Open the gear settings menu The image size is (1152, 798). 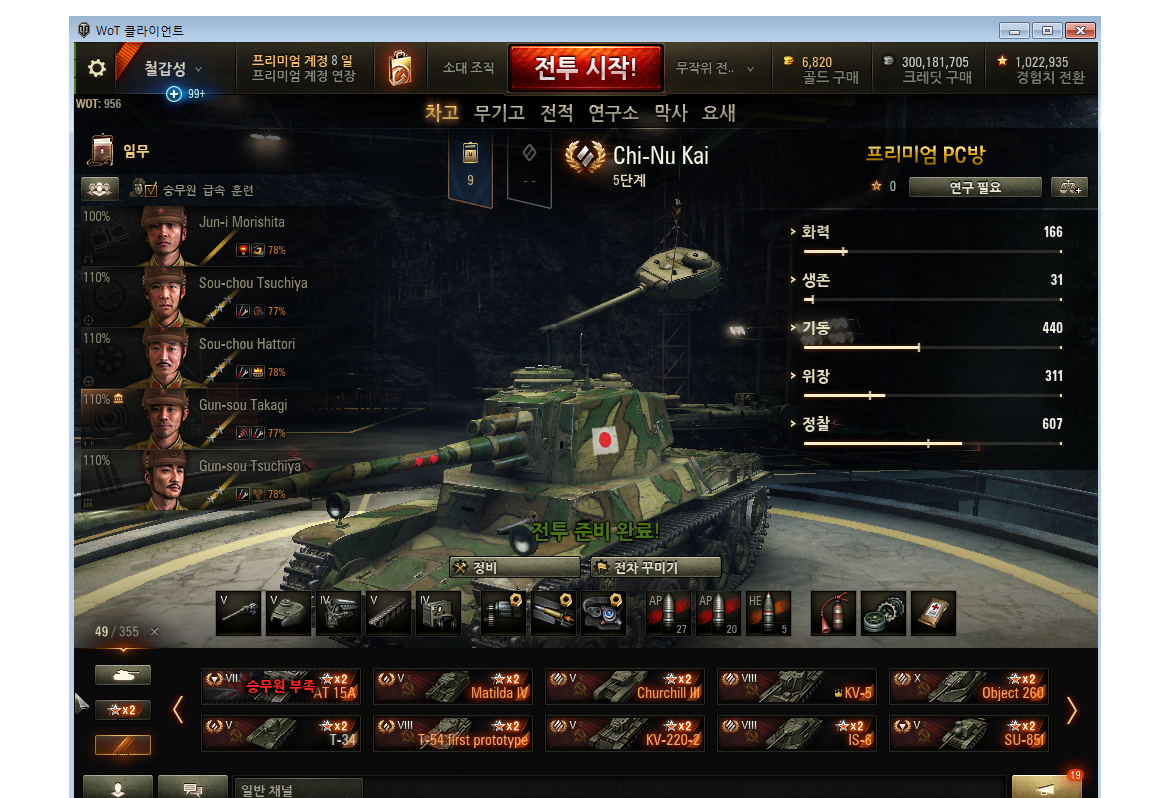click(x=97, y=68)
